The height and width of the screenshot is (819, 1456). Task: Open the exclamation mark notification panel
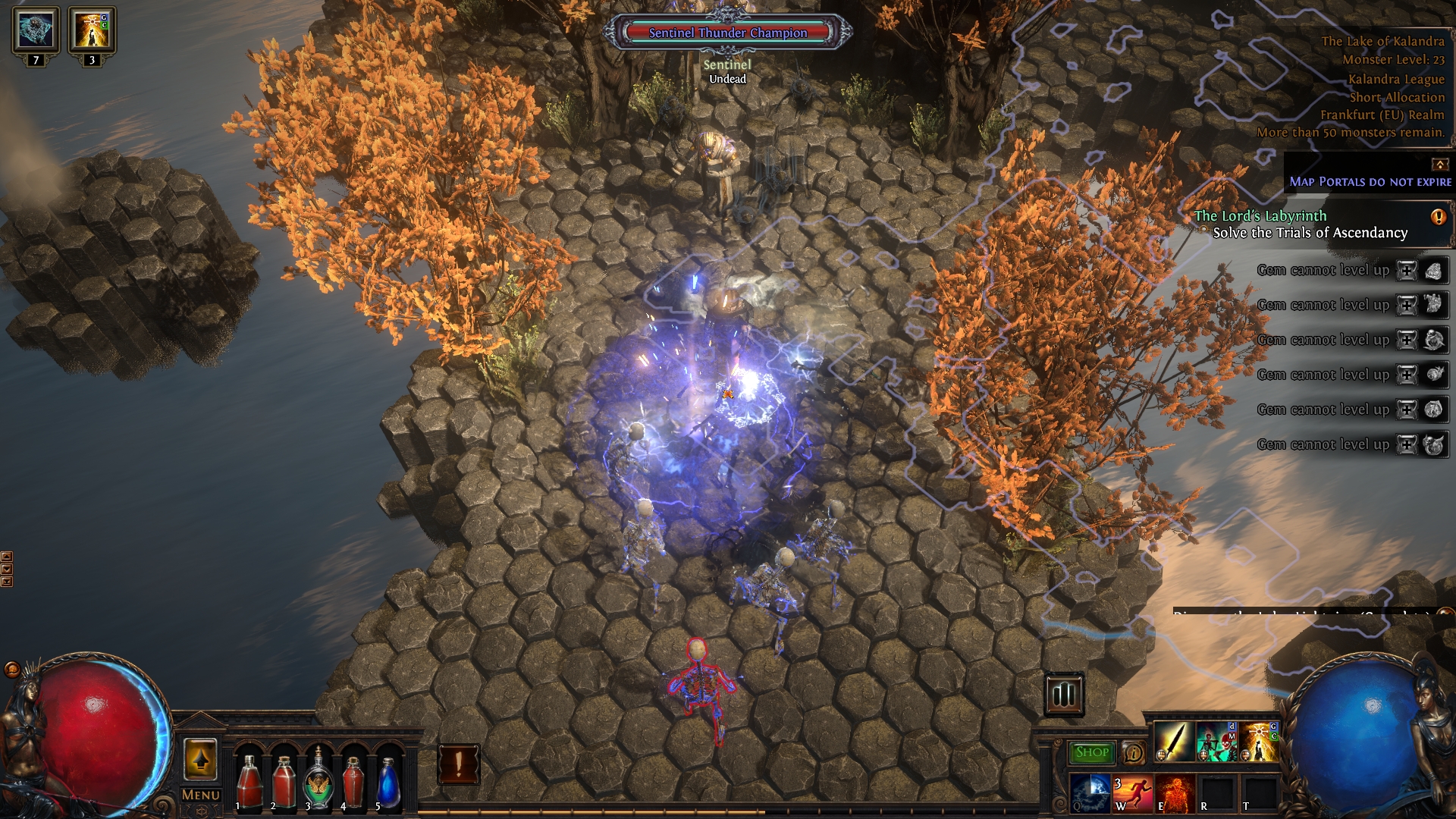click(x=459, y=764)
